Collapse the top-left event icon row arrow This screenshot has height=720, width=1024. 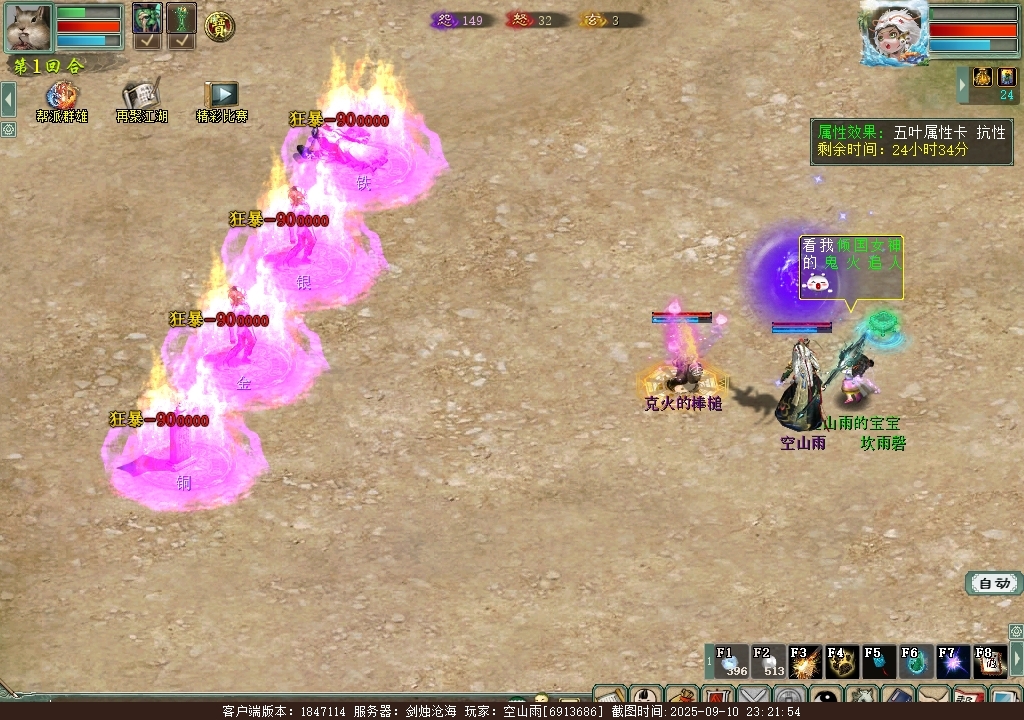pos(8,99)
